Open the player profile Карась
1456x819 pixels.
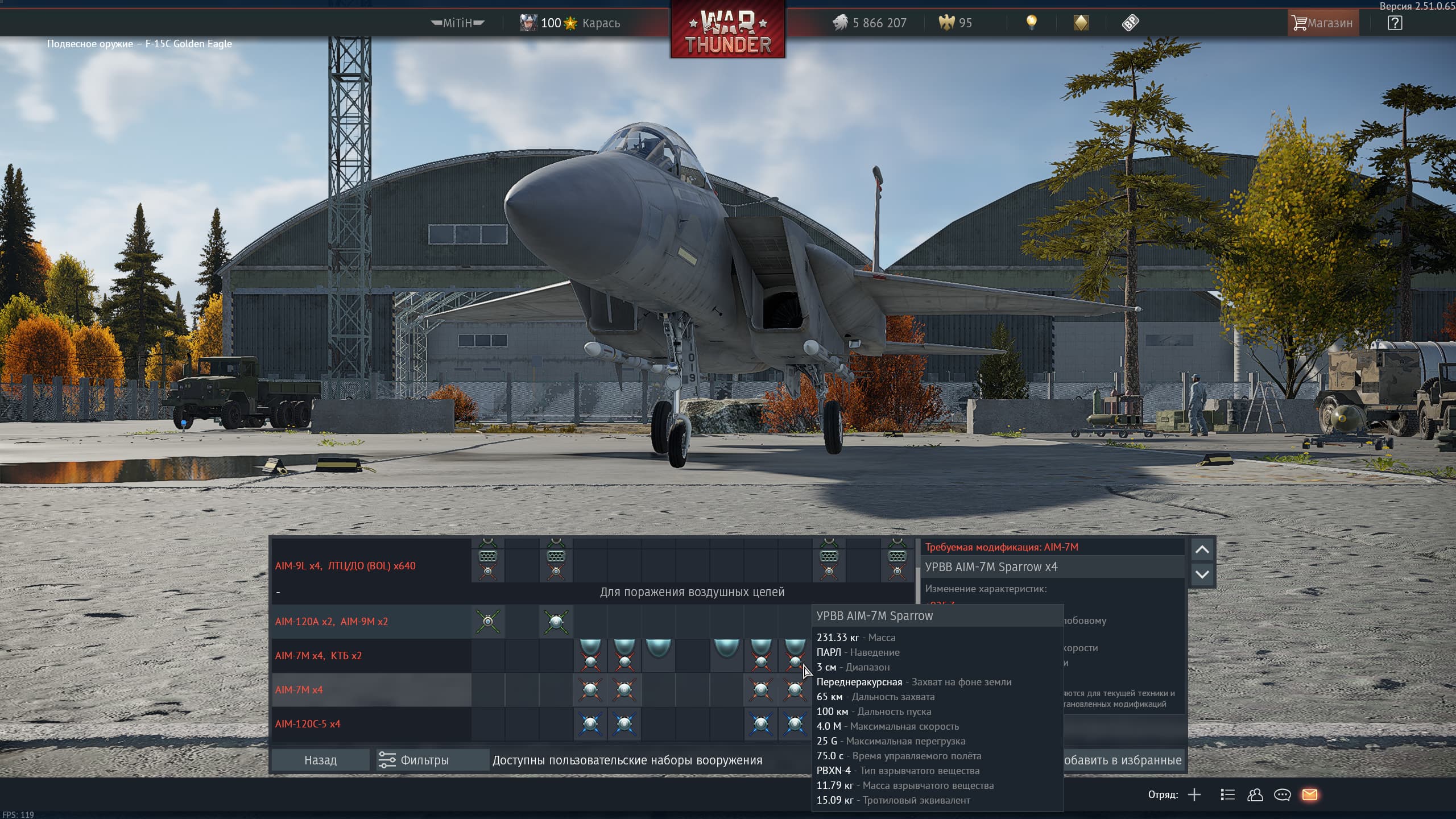(570, 23)
